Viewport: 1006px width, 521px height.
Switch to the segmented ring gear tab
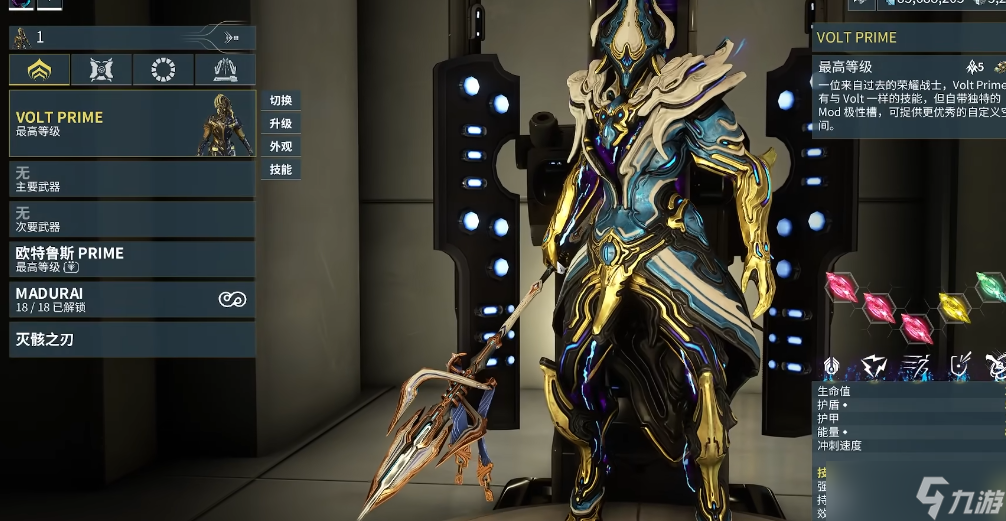[x=163, y=69]
